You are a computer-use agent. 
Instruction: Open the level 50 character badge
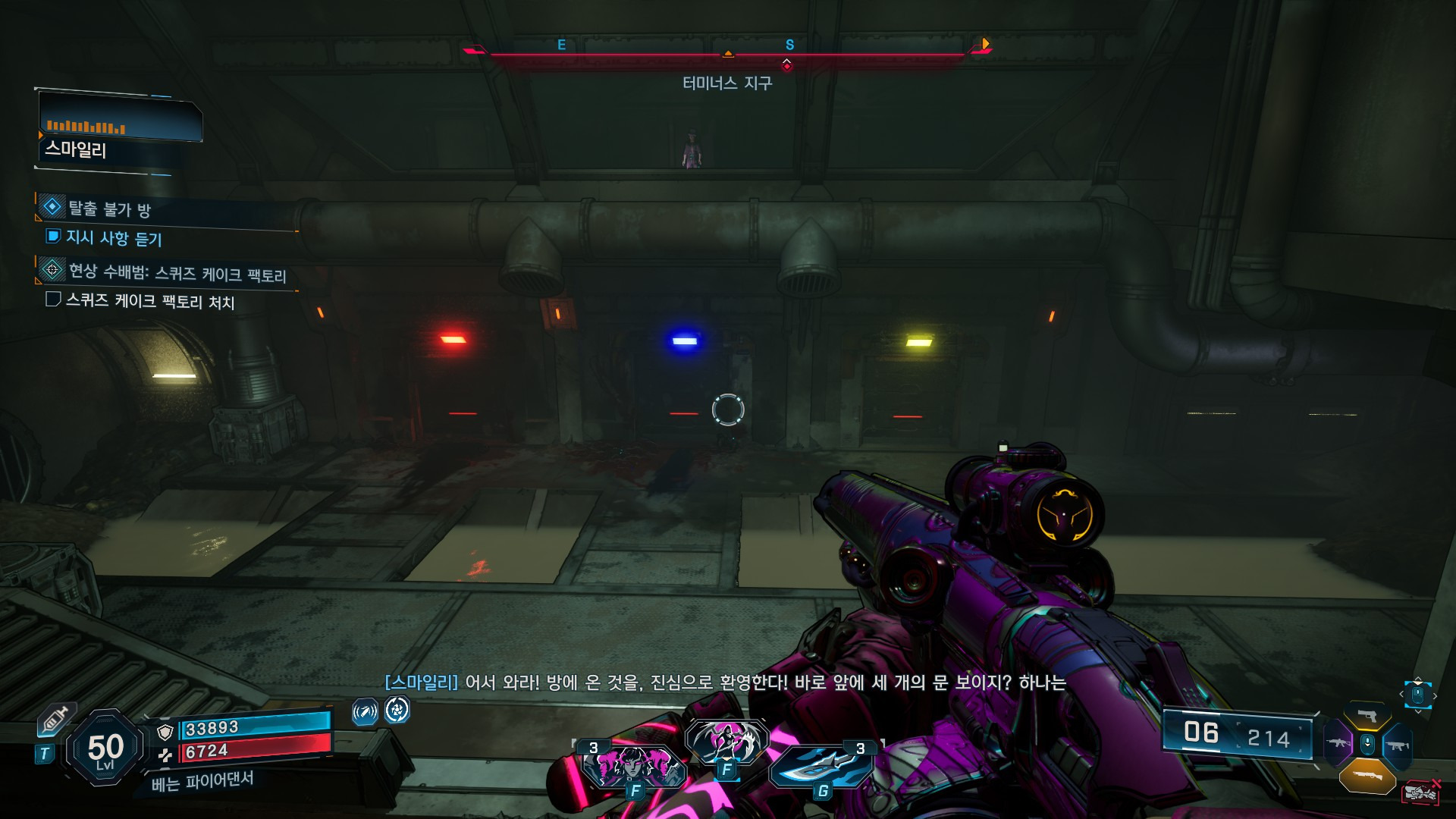click(105, 749)
